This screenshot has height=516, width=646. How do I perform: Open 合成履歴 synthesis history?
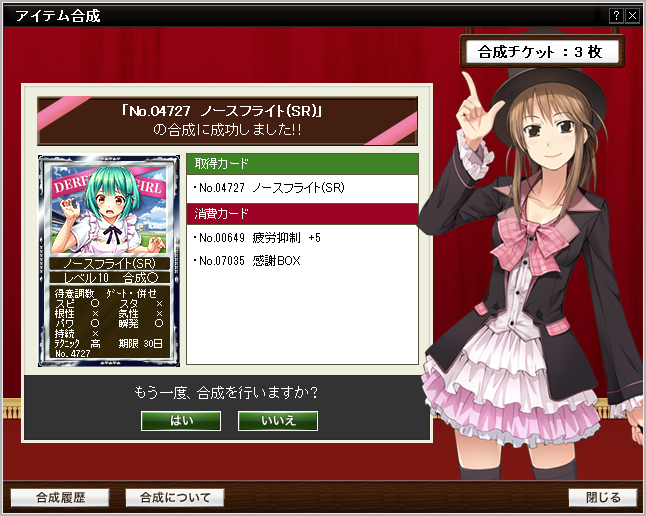(x=60, y=497)
